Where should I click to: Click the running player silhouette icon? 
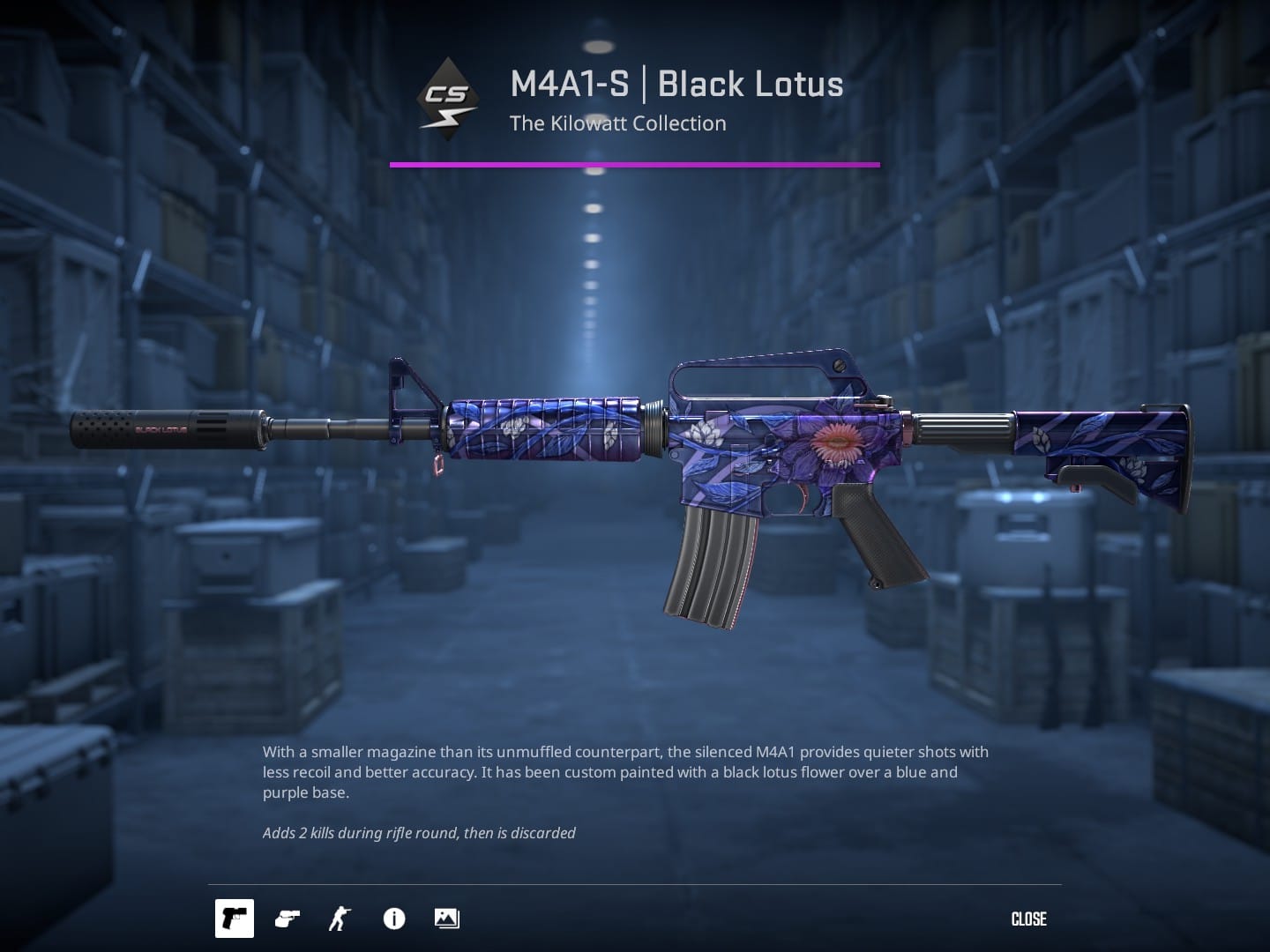coord(338,919)
